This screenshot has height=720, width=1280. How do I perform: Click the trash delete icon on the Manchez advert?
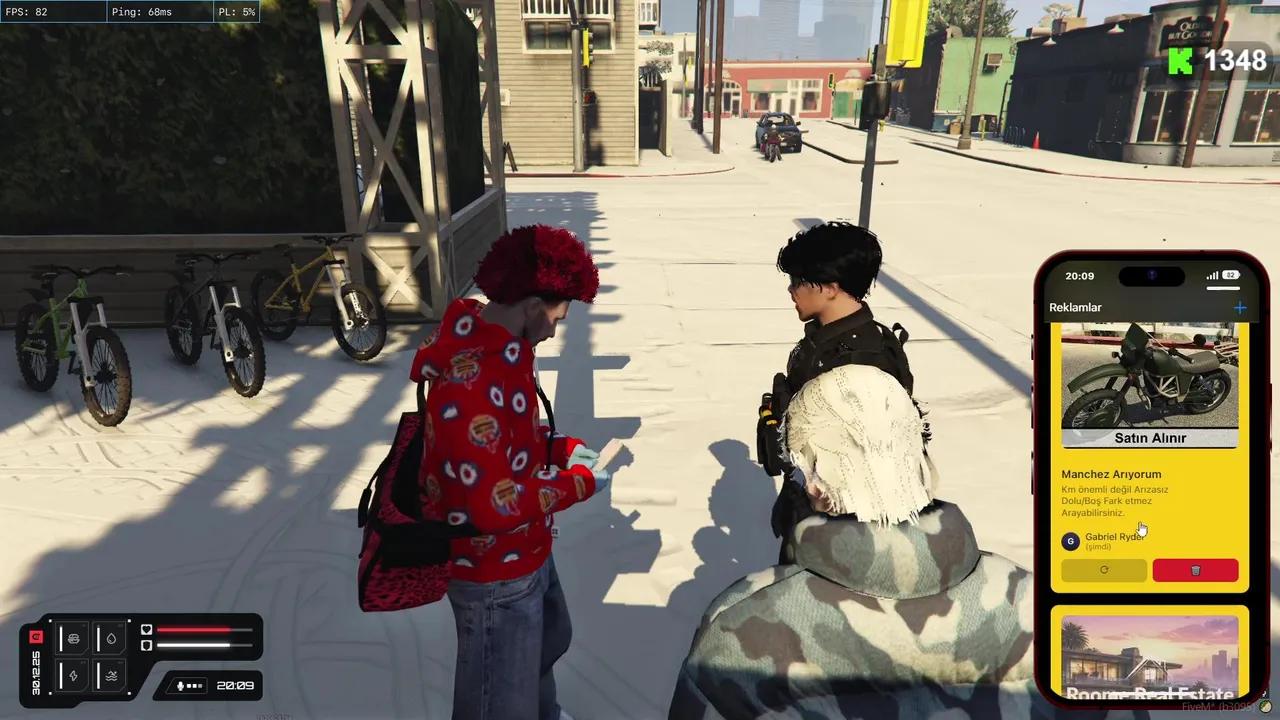coord(1194,569)
